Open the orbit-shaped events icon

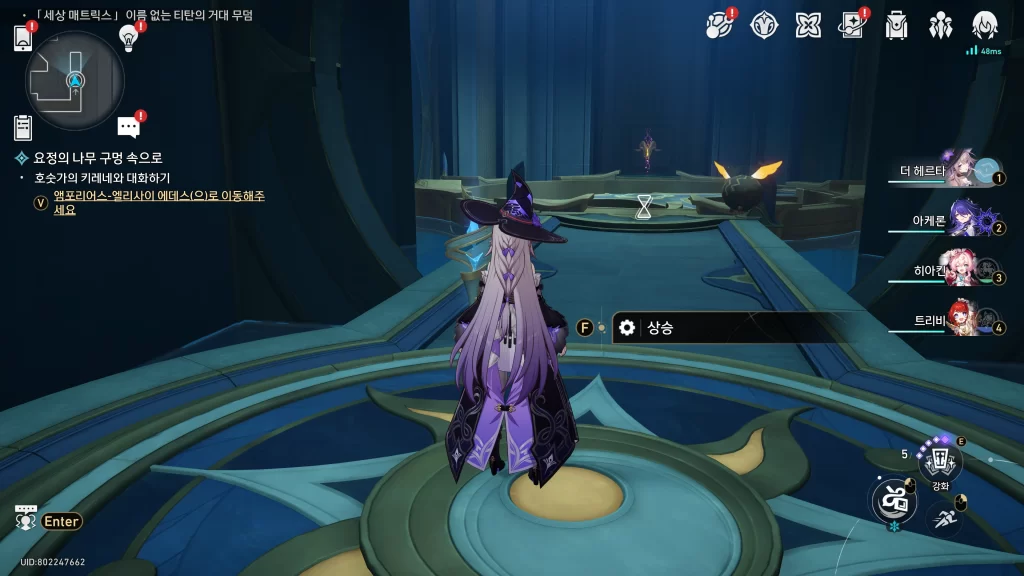(x=720, y=25)
